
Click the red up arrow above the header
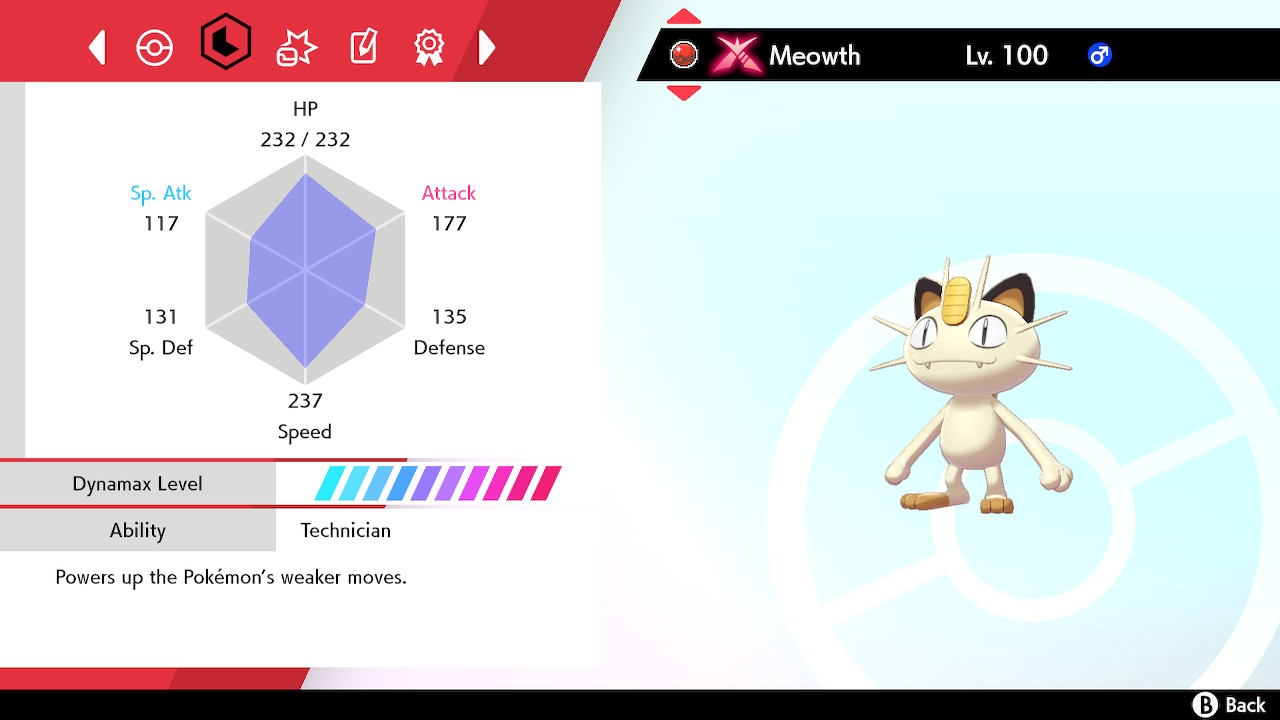tap(683, 15)
